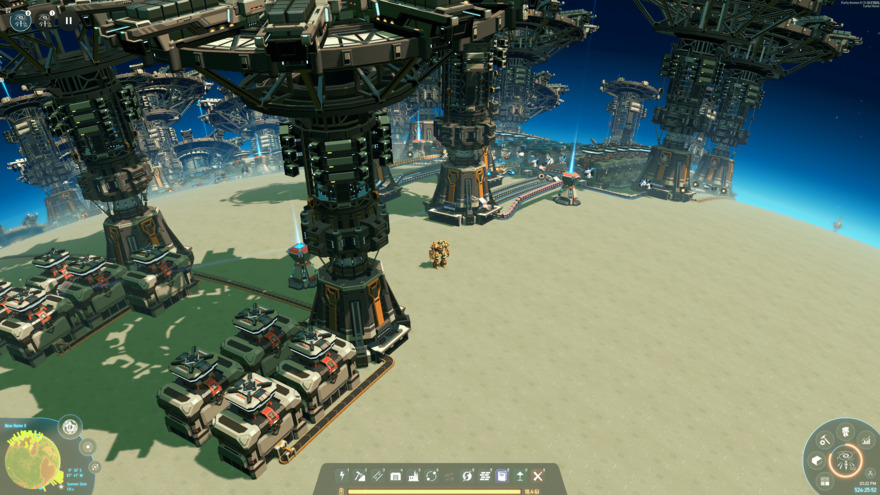Viewport: 880px width, 495px height.
Task: Open the statistics chart panel
Action: click(x=866, y=440)
